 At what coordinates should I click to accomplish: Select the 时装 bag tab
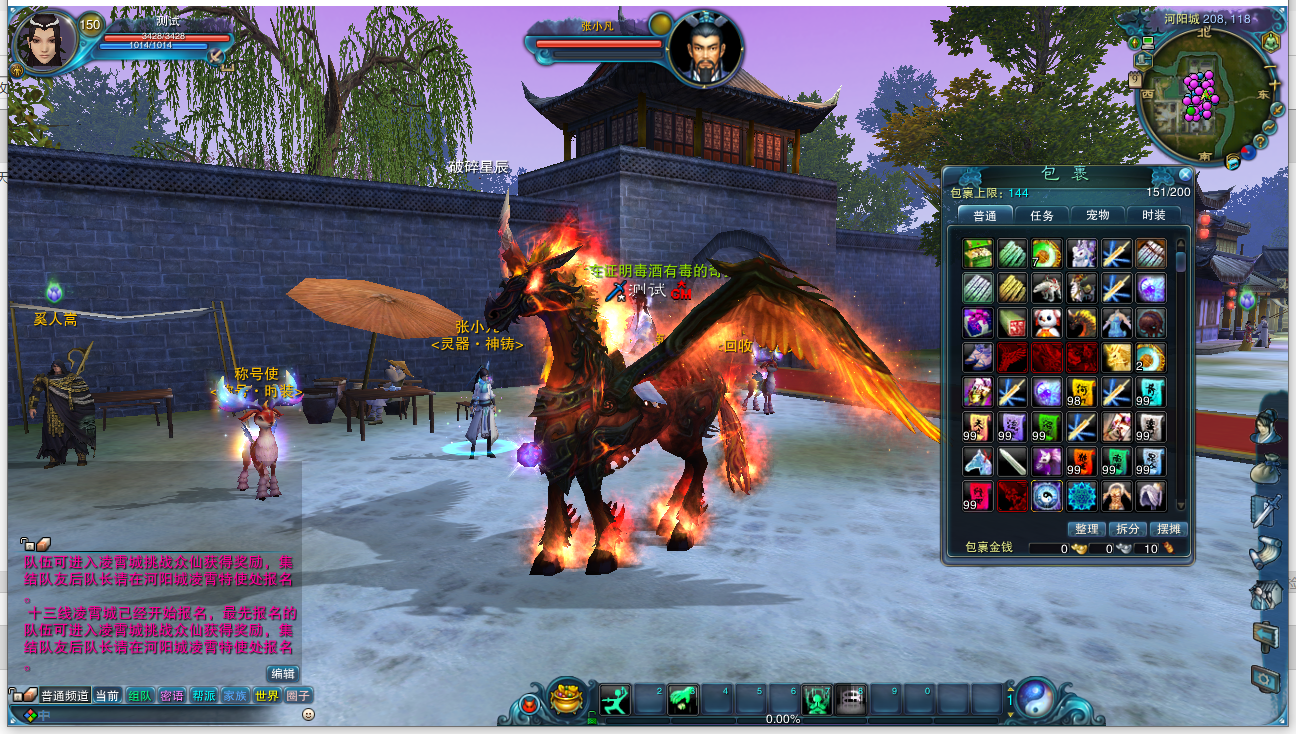coord(1153,215)
